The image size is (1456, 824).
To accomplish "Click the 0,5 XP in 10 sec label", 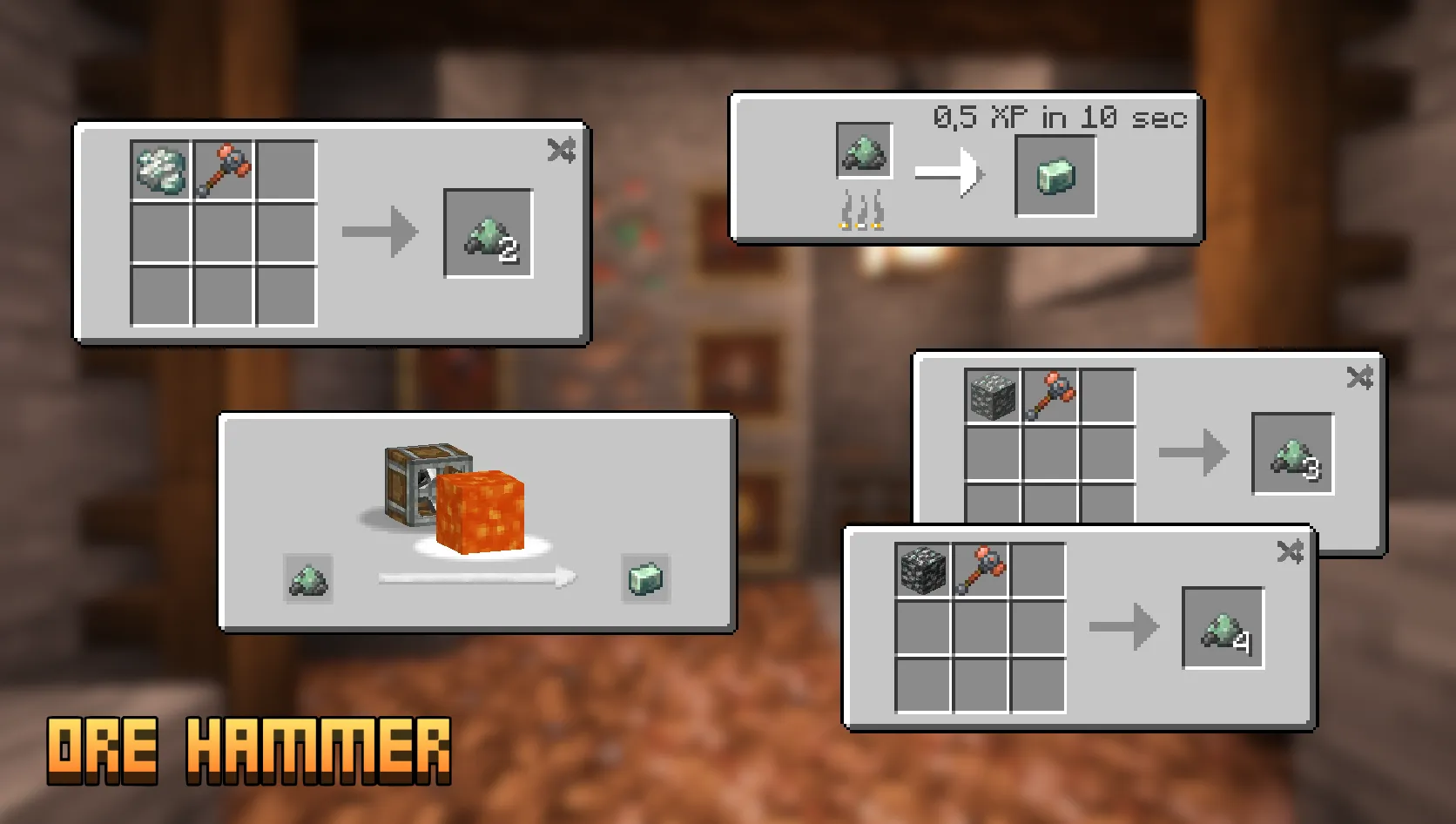I will coord(1061,115).
